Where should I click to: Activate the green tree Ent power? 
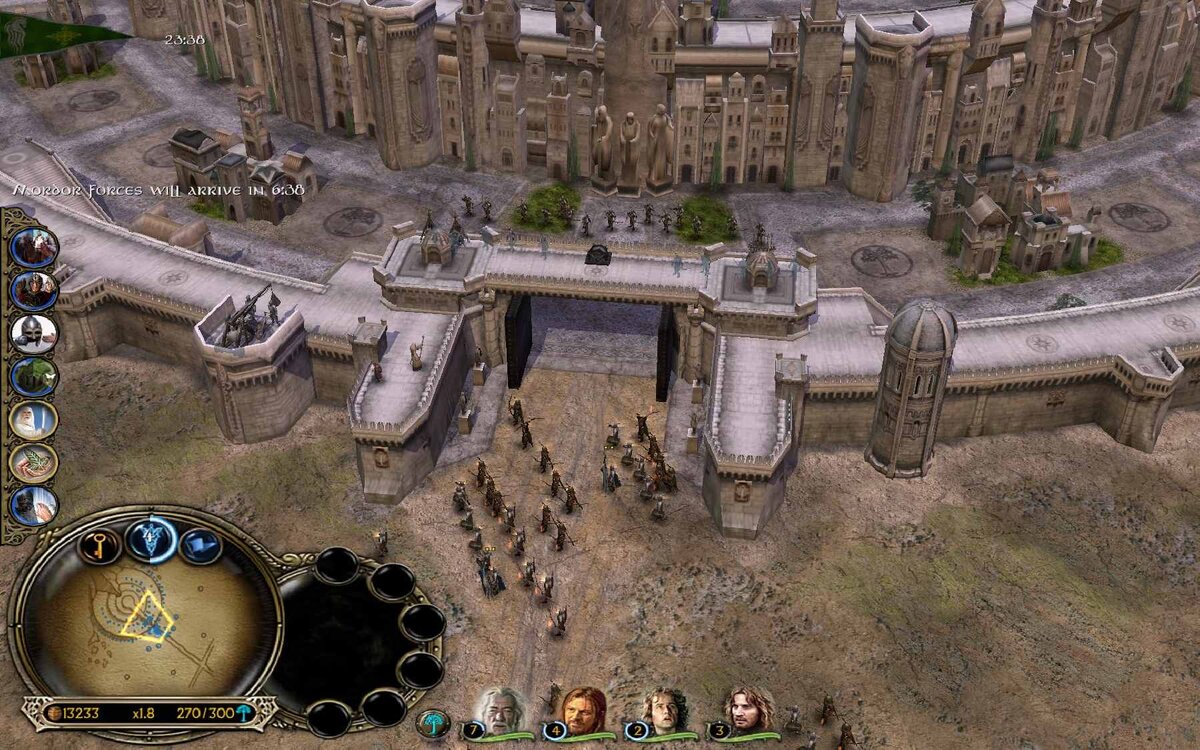click(34, 377)
